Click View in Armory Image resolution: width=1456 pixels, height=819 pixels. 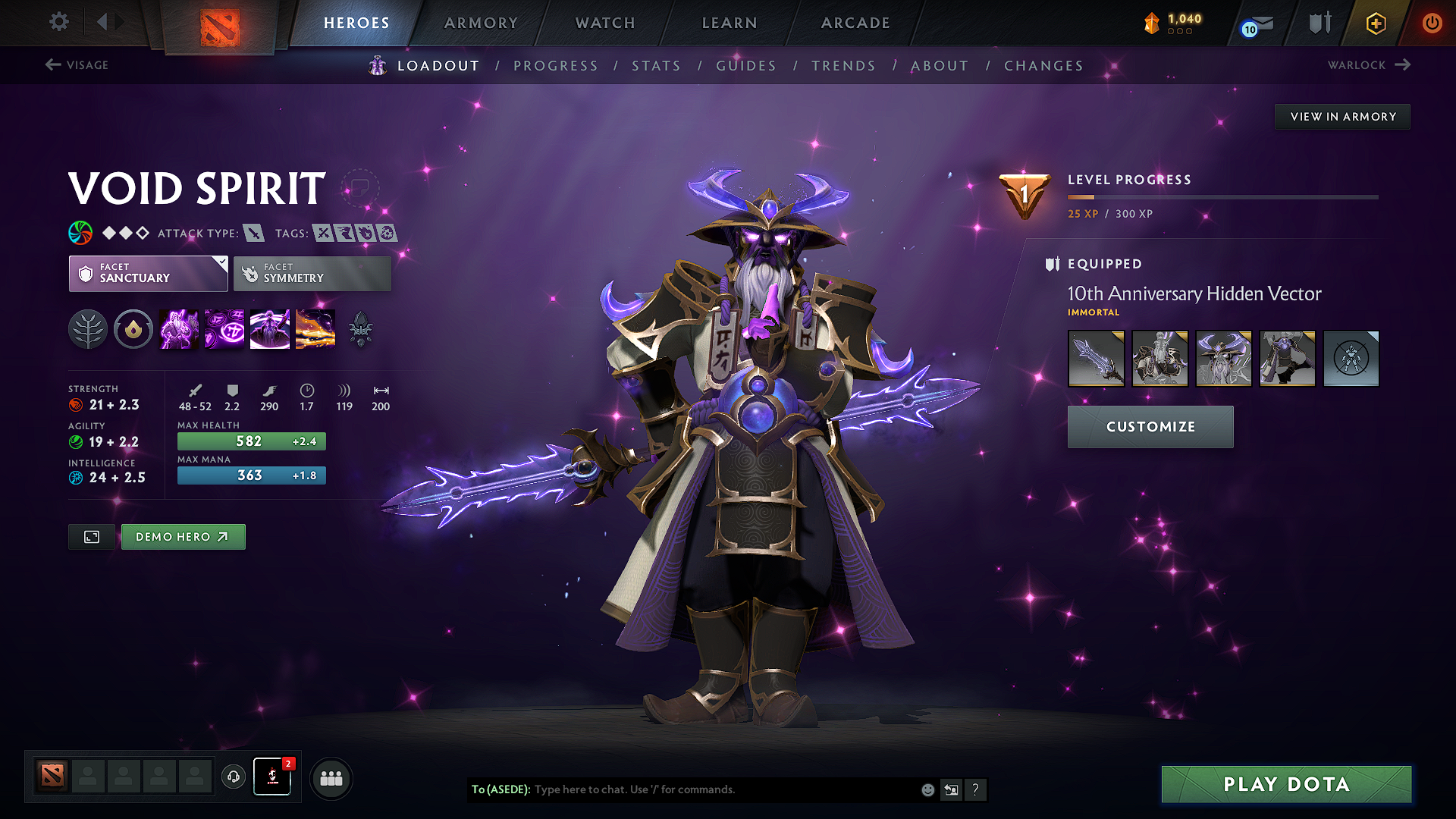(1341, 116)
